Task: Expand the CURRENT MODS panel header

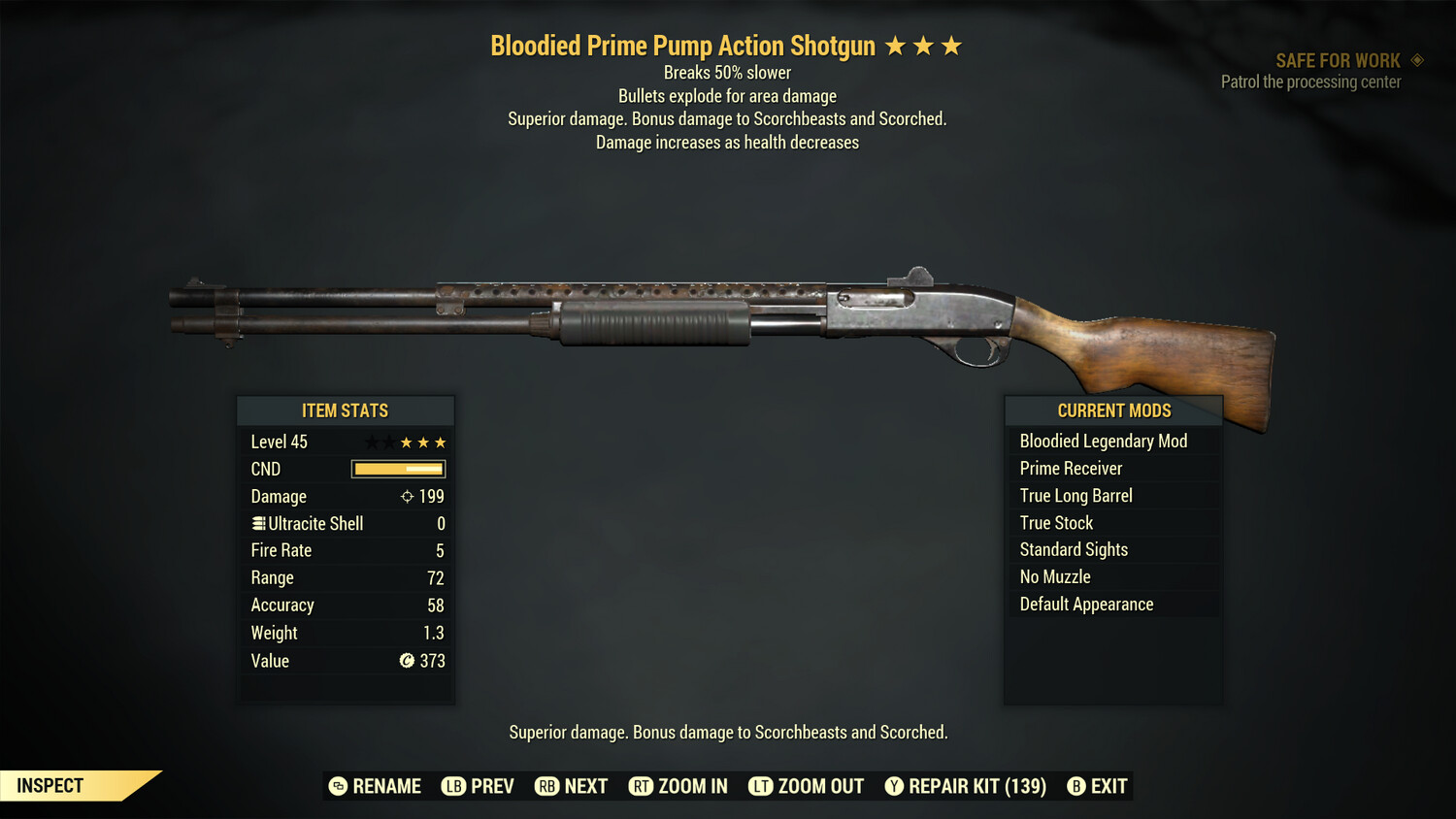Action: (1113, 409)
